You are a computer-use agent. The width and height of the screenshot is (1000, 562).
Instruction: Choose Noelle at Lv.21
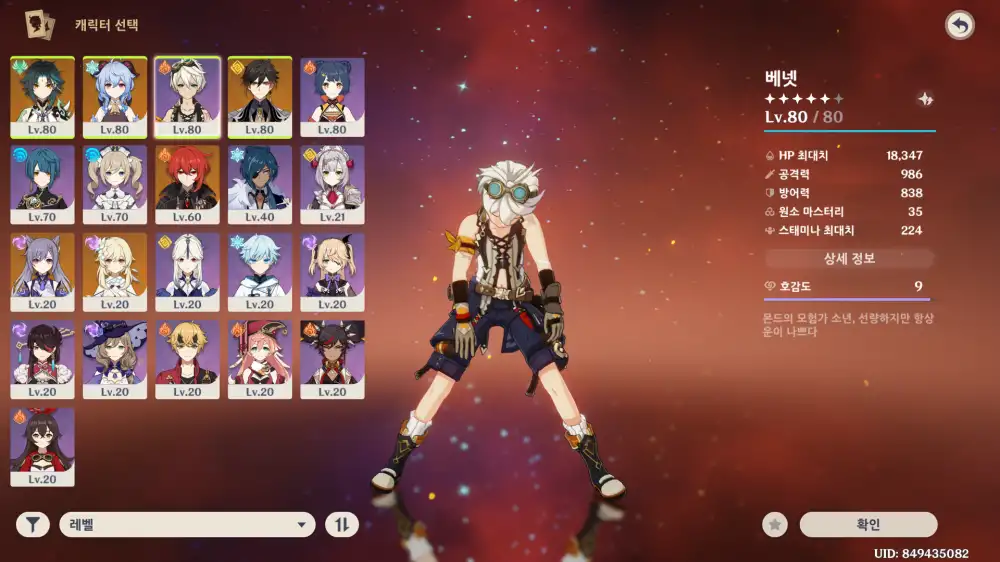click(333, 185)
